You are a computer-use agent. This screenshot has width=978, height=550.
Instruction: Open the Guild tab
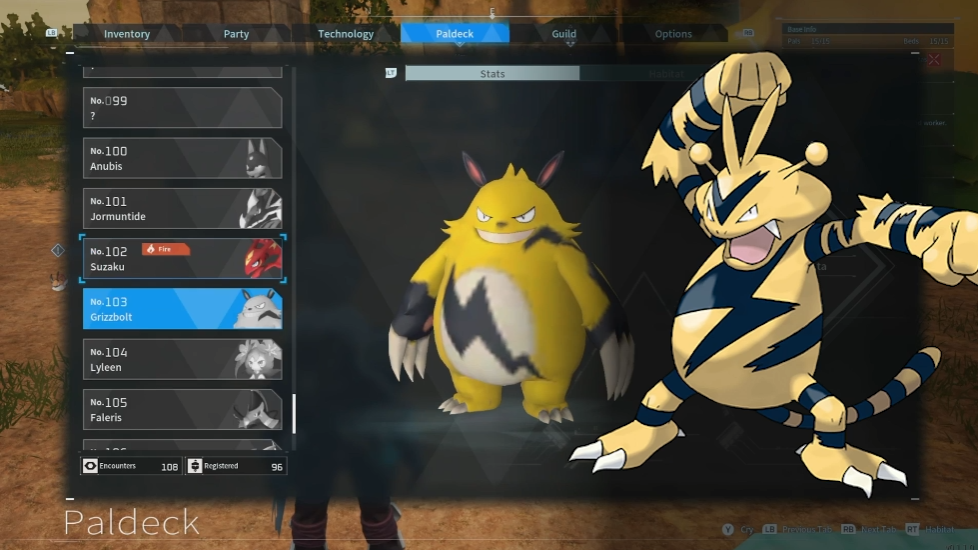pyautogui.click(x=564, y=34)
